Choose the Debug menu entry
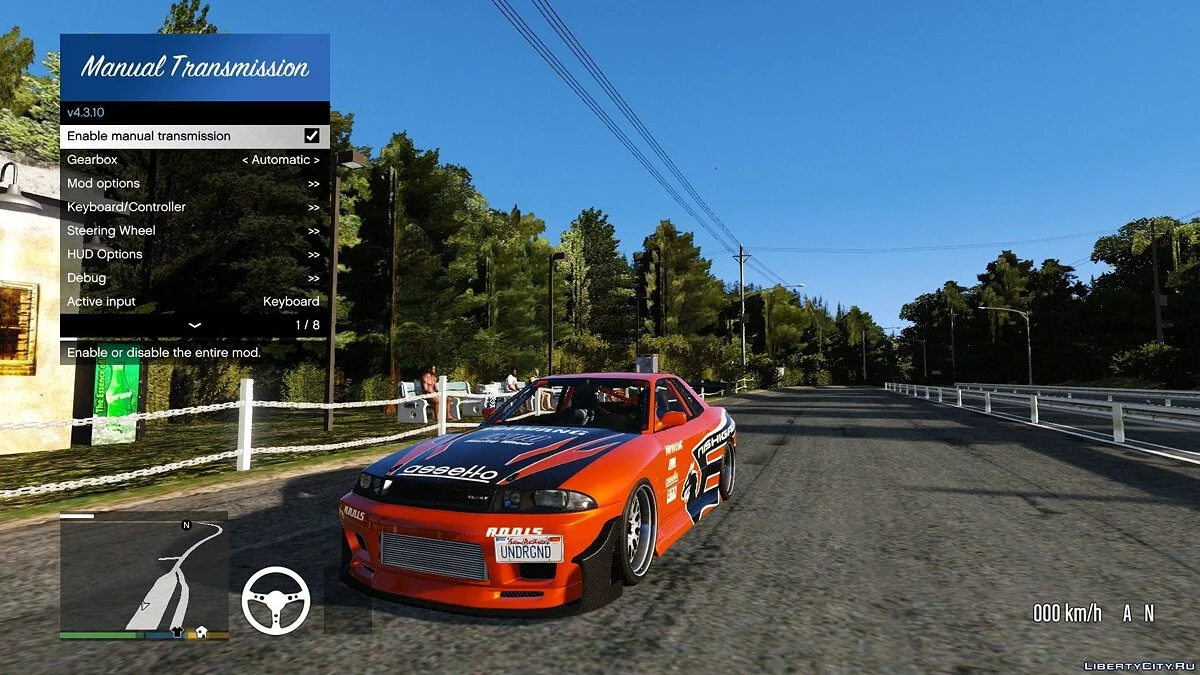Screen dimensions: 1200x675 coord(194,278)
